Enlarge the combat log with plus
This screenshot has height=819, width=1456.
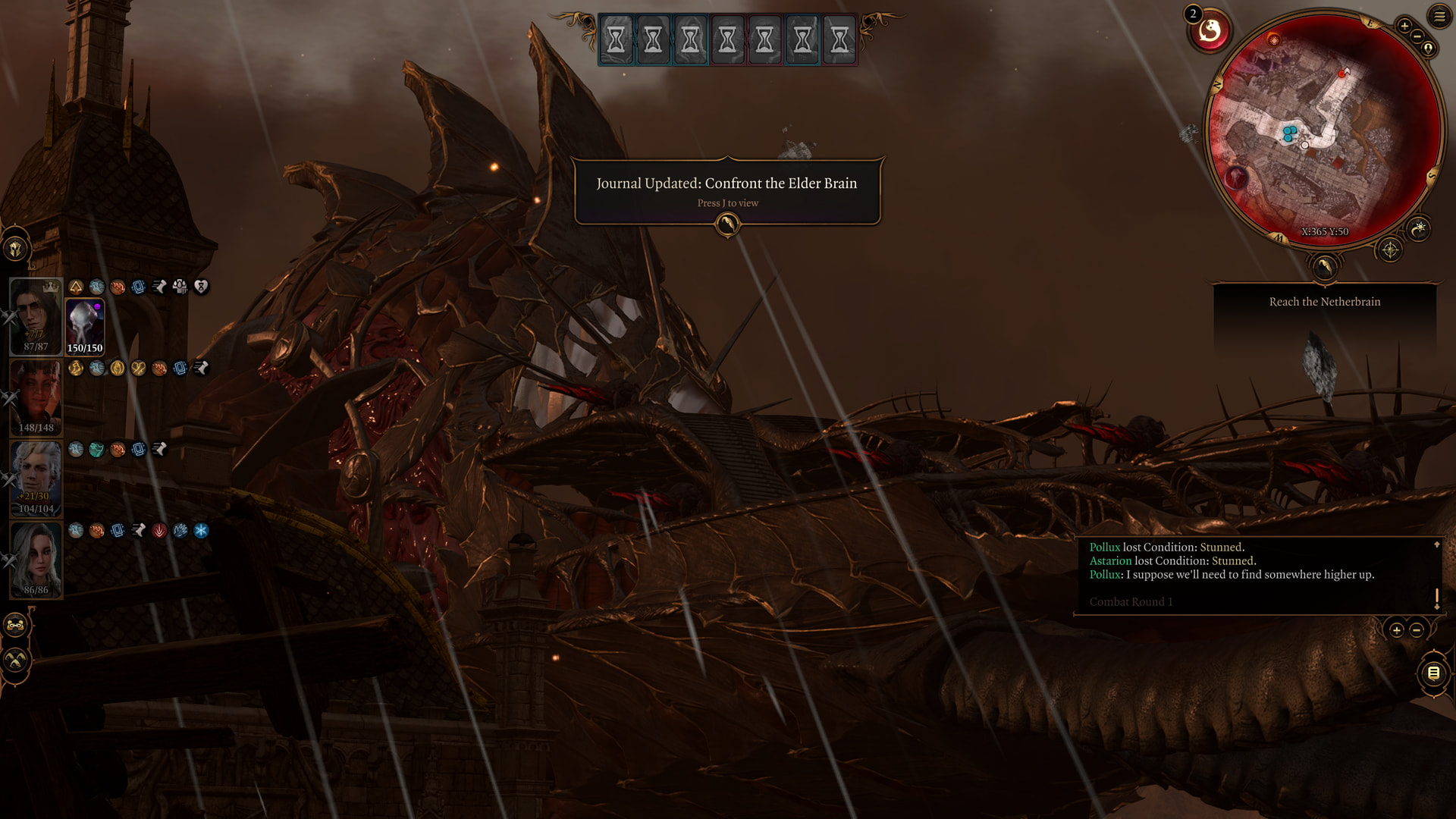(1396, 630)
